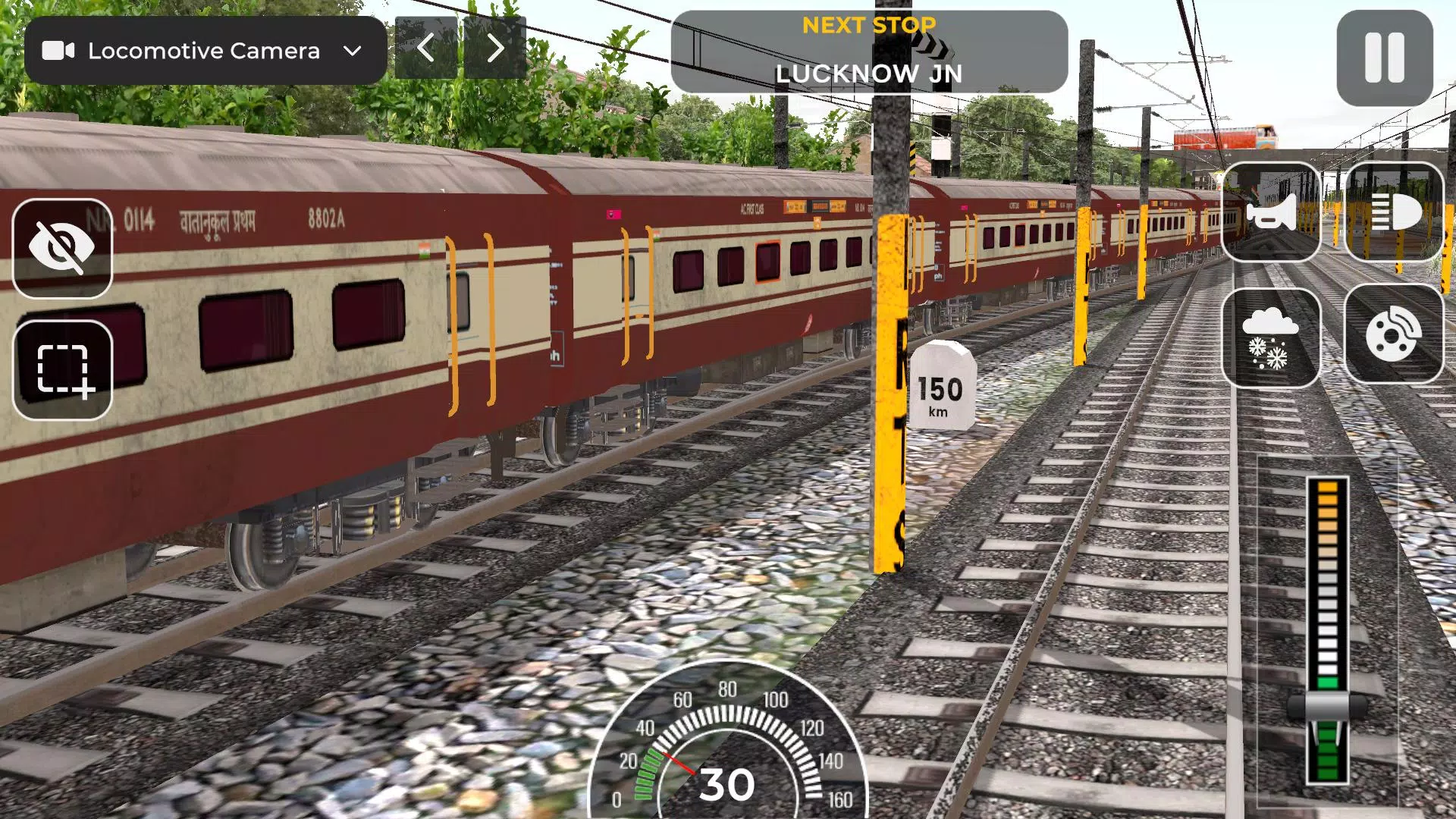
Task: Click the right camera chevron
Action: click(494, 49)
